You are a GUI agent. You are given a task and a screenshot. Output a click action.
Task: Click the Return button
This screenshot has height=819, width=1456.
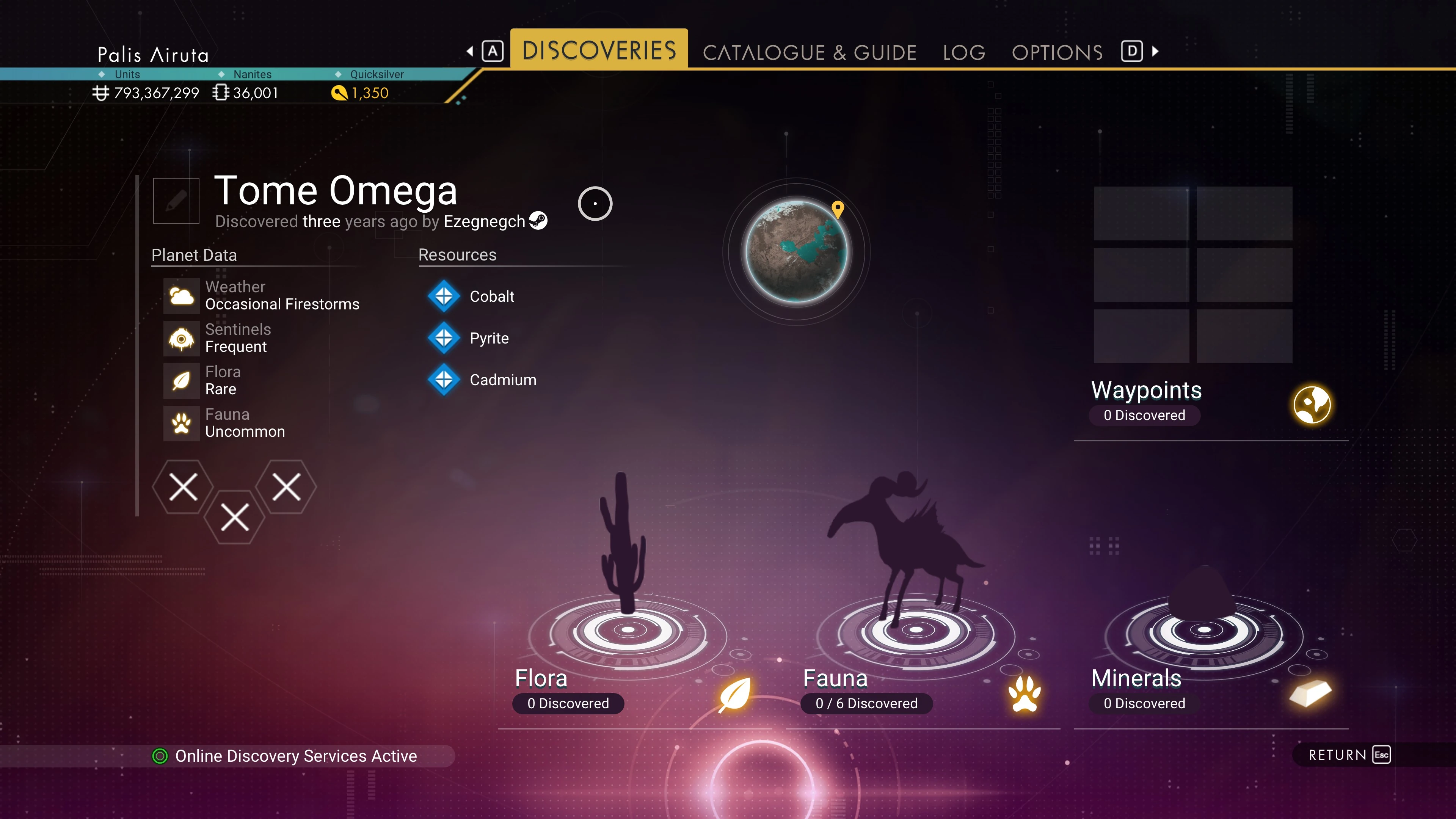coord(1348,755)
